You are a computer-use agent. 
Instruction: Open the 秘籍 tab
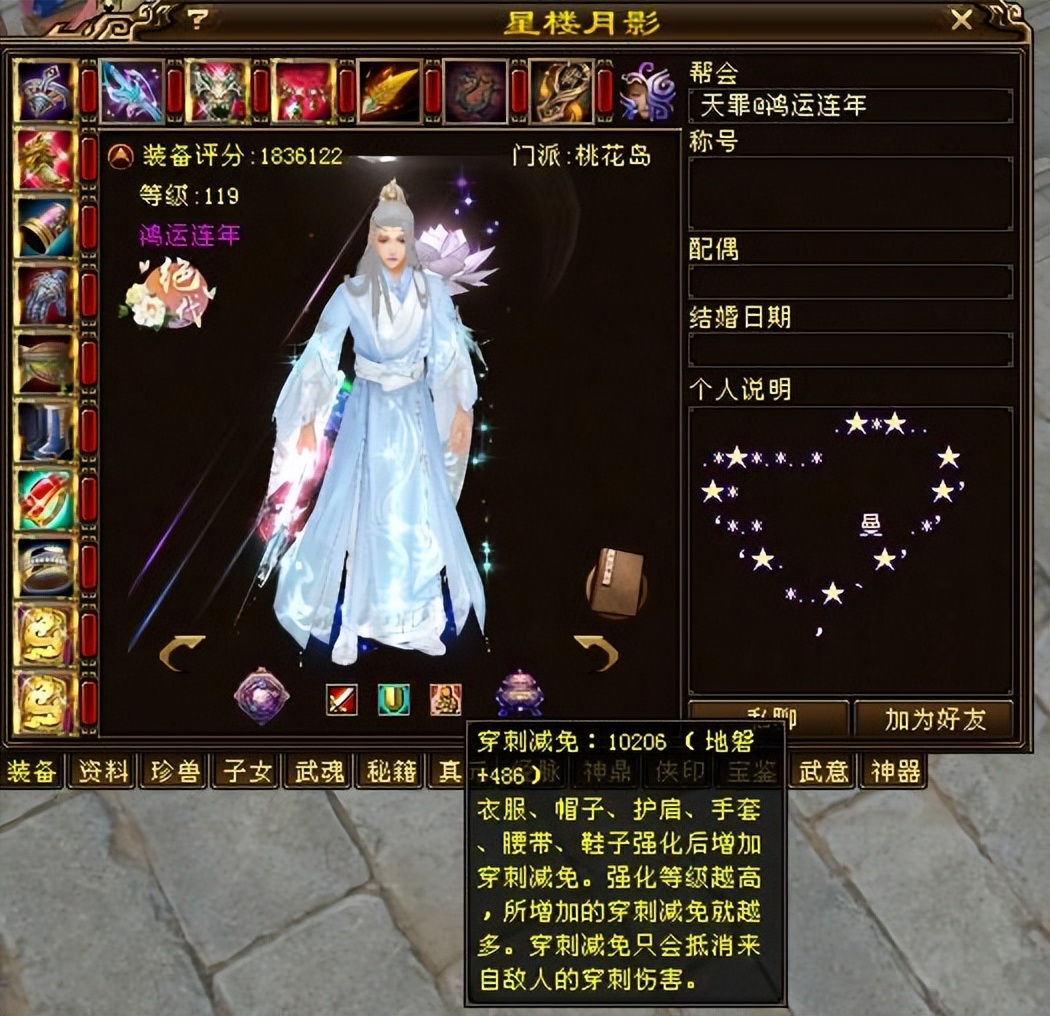pos(392,771)
